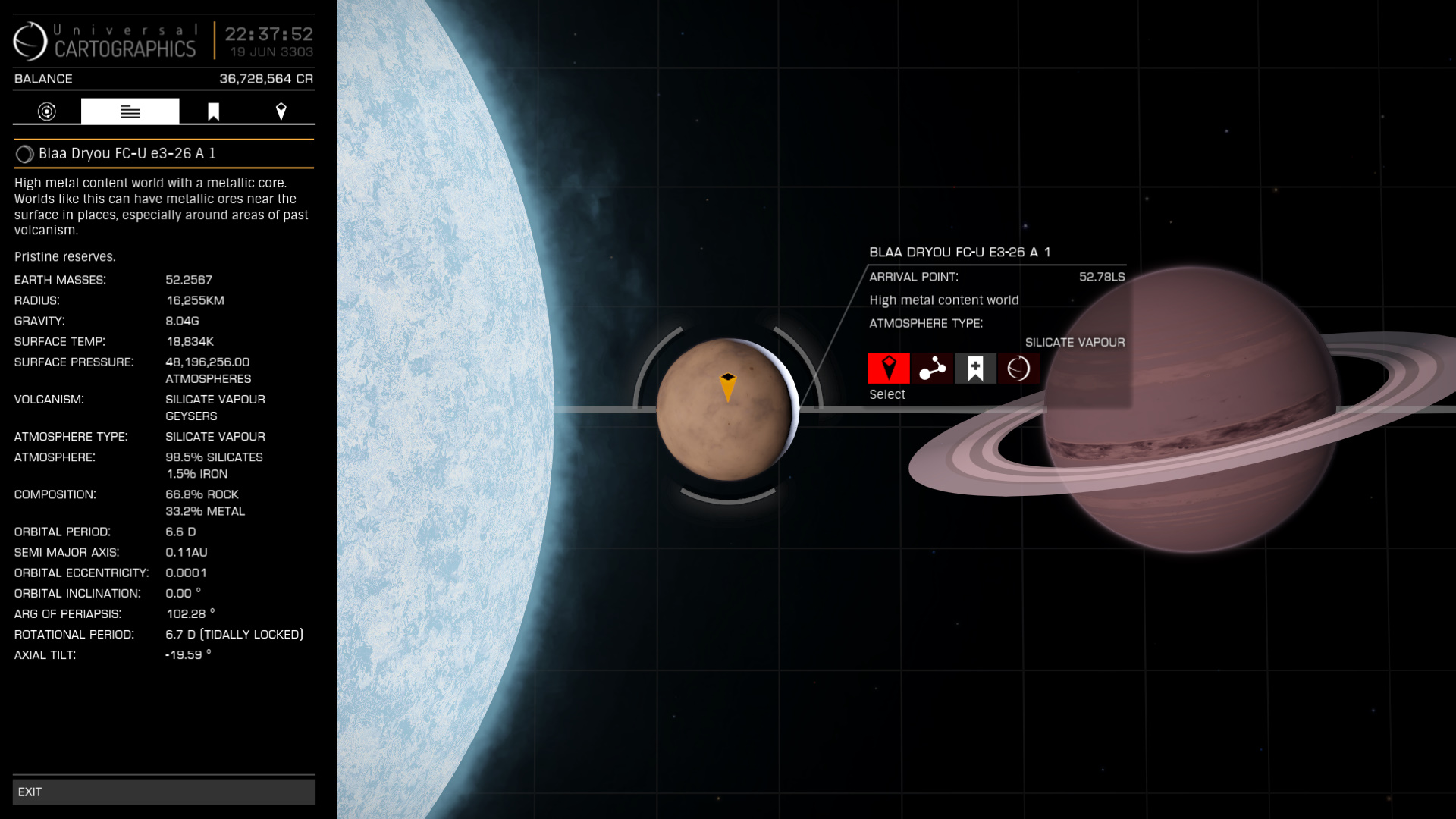Open the location pin tab

[x=281, y=111]
